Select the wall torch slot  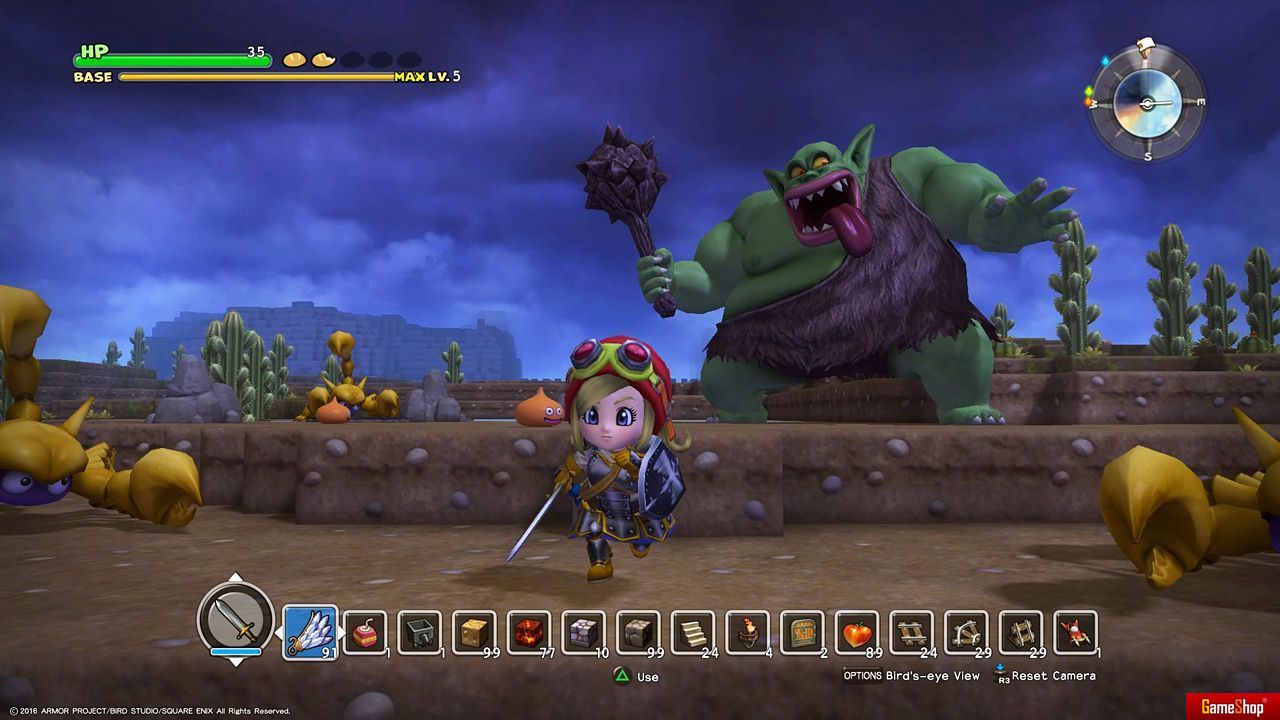click(747, 632)
